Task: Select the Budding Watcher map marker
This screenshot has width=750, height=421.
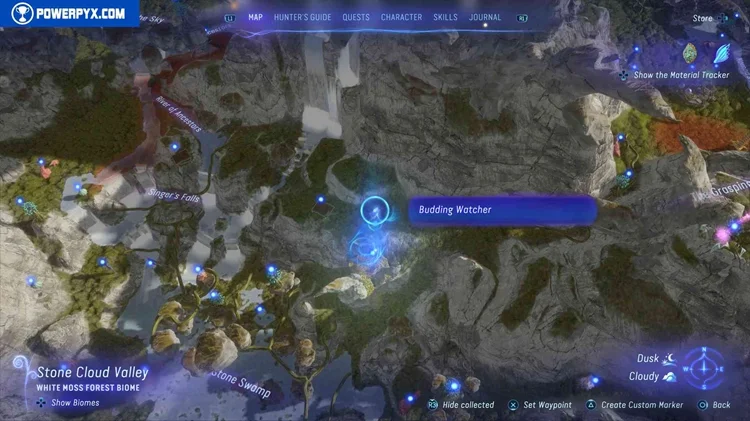Action: click(375, 211)
